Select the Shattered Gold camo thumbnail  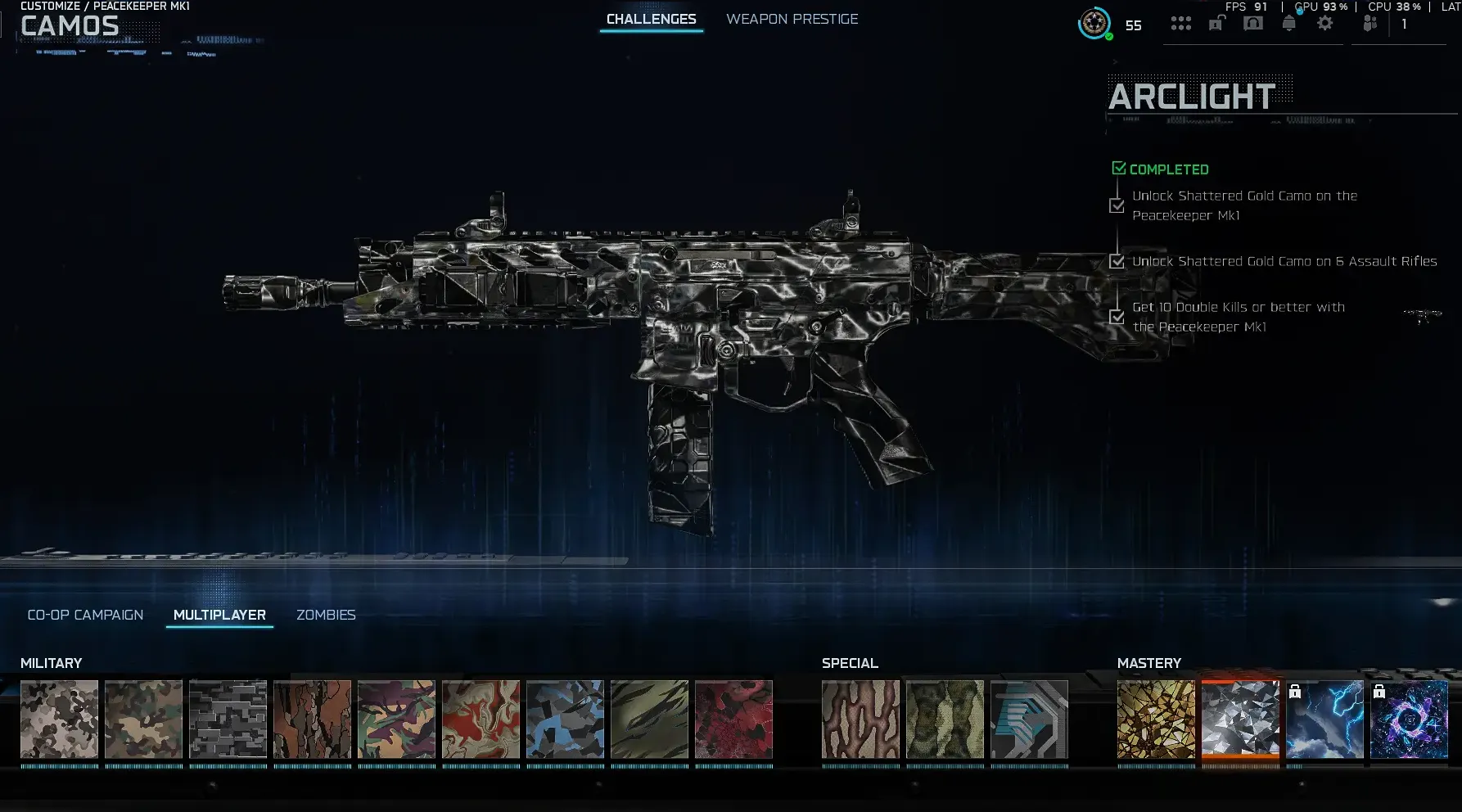tap(1155, 720)
